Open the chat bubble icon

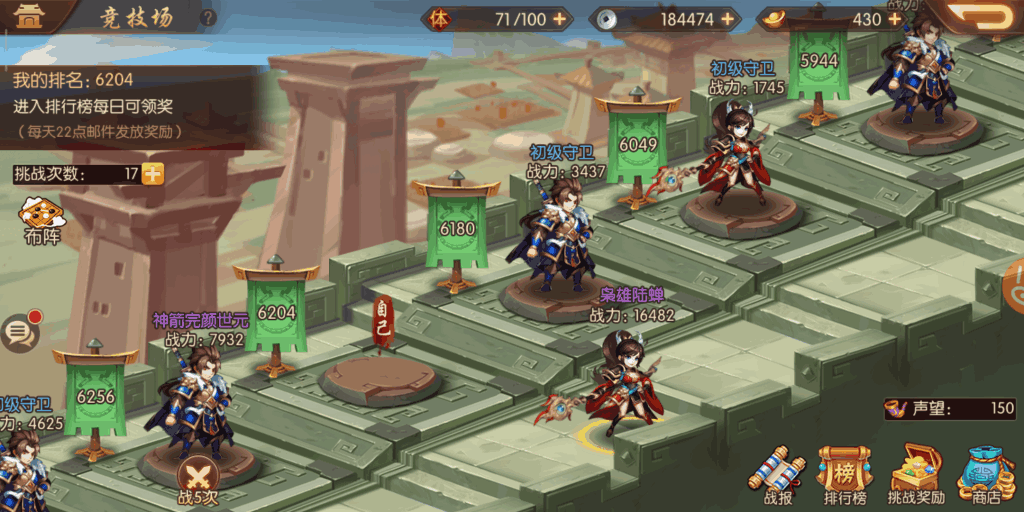pyautogui.click(x=18, y=332)
